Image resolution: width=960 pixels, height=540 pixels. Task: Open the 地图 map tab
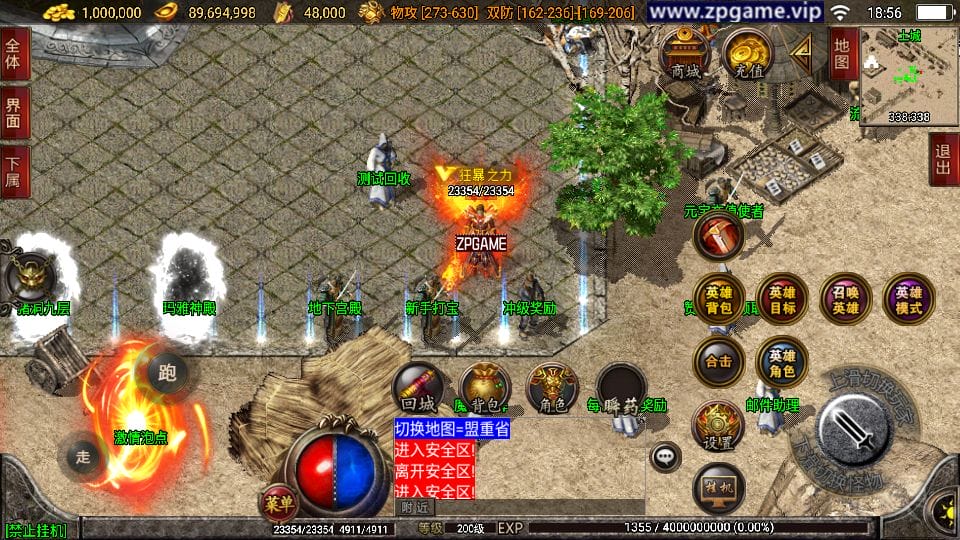842,54
